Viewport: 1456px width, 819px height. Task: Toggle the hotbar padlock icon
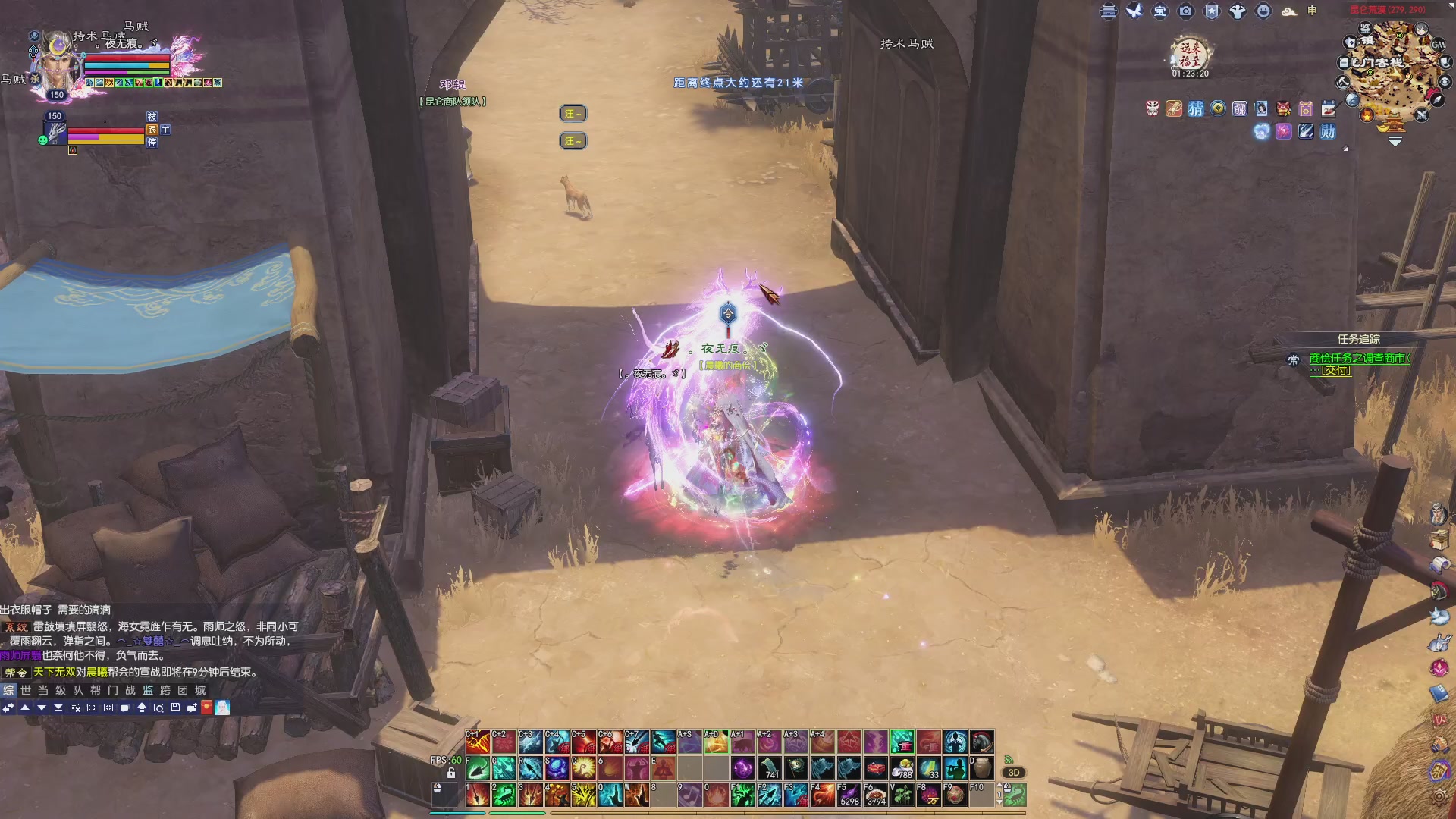coord(451,773)
